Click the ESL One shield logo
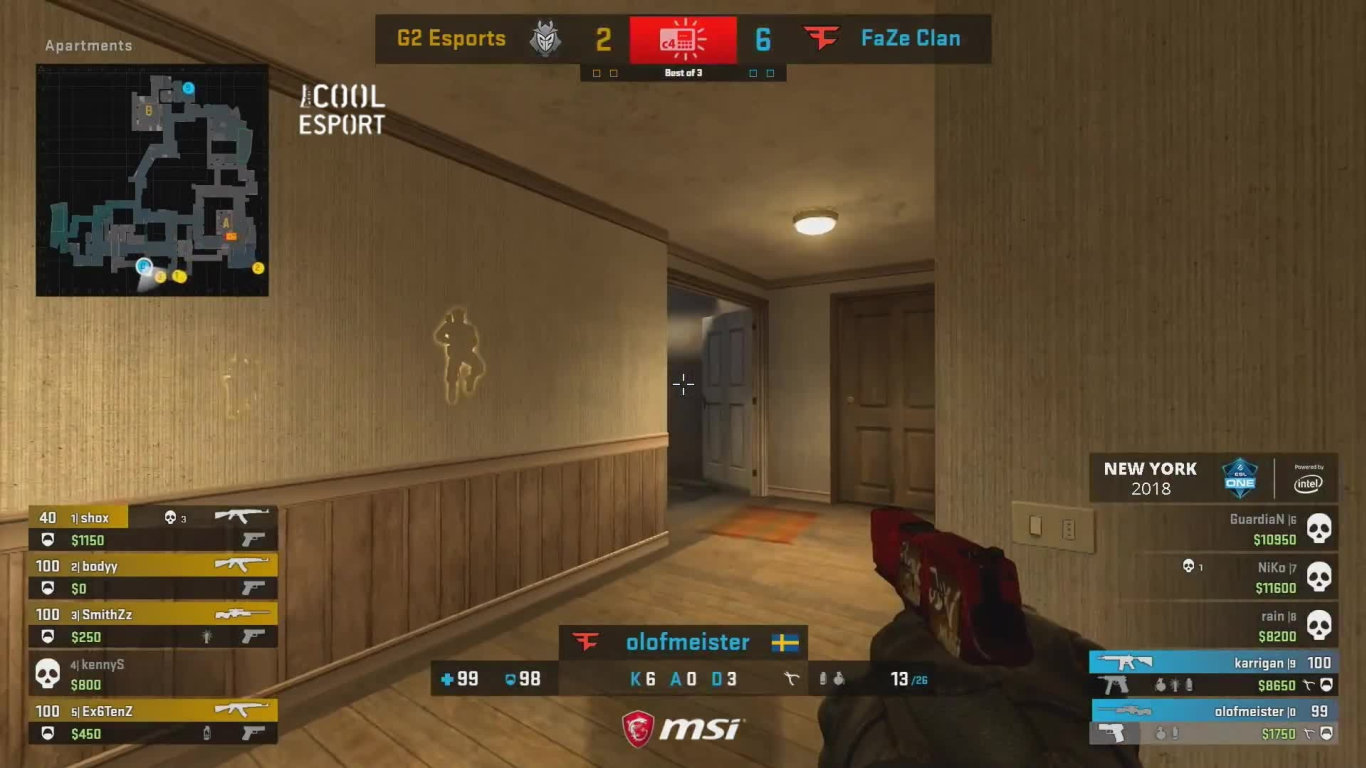Screen dimensions: 1366x768 coord(1240,477)
